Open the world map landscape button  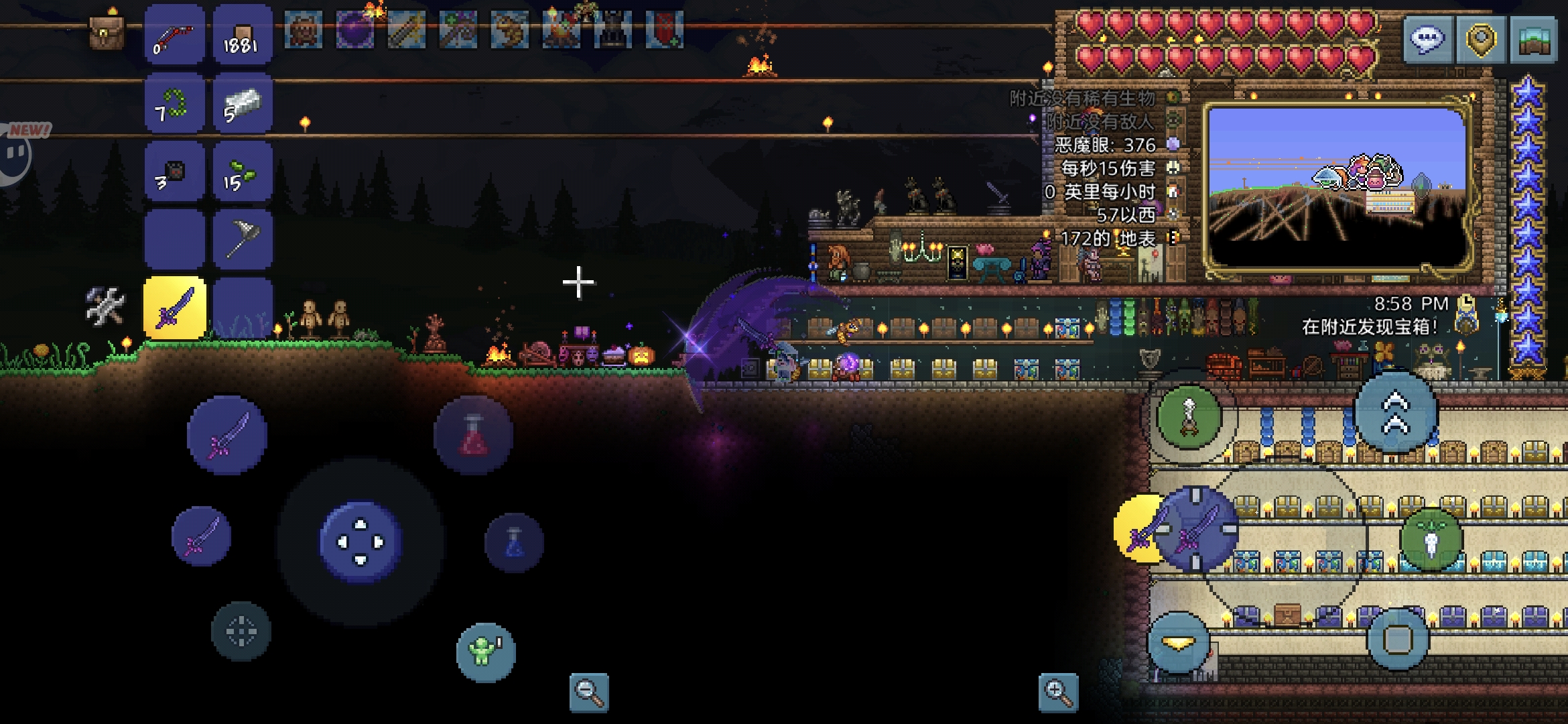tap(1534, 40)
